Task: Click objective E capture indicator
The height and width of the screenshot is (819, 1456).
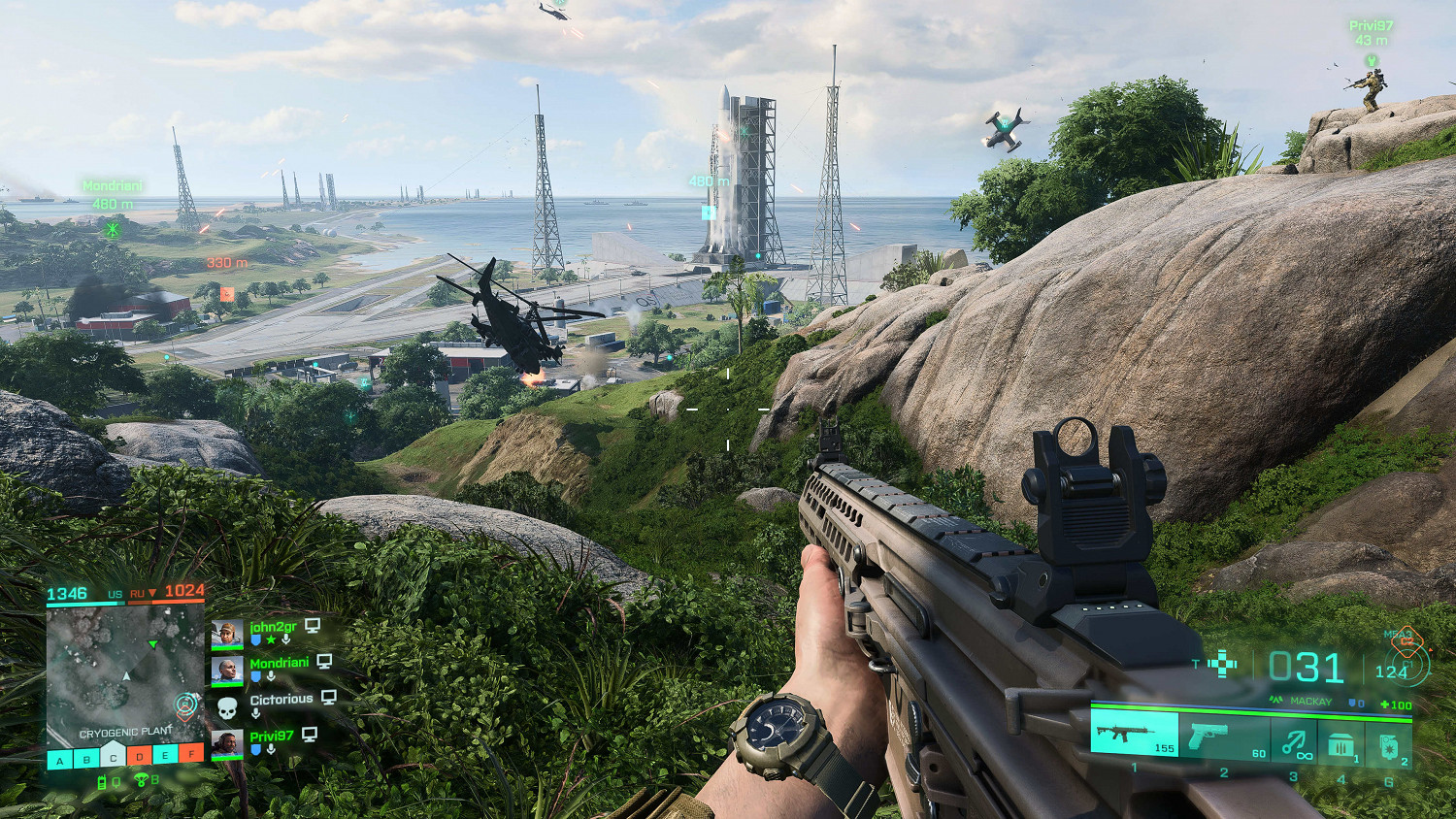Action: coord(166,756)
